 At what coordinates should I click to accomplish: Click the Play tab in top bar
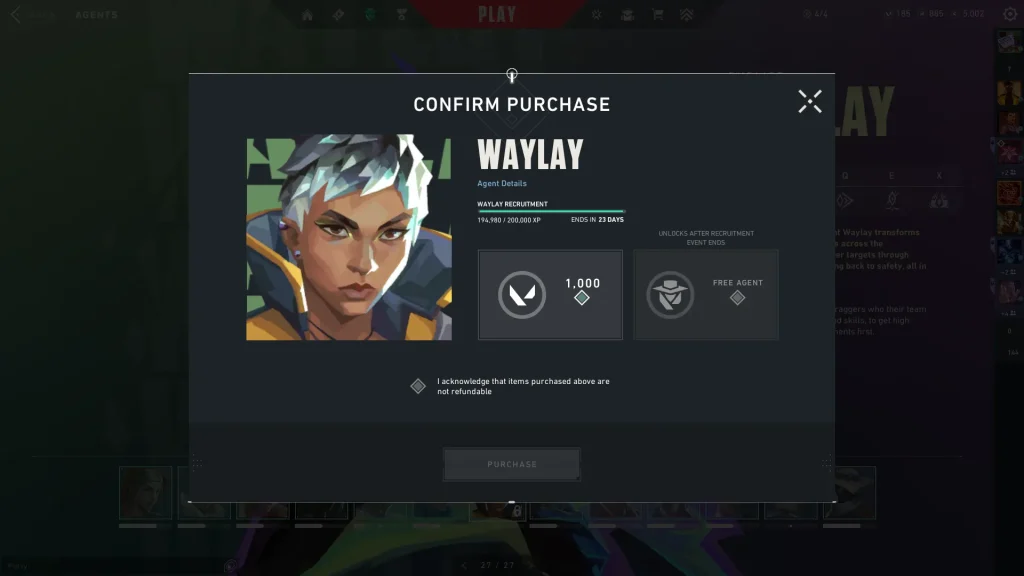pyautogui.click(x=497, y=15)
